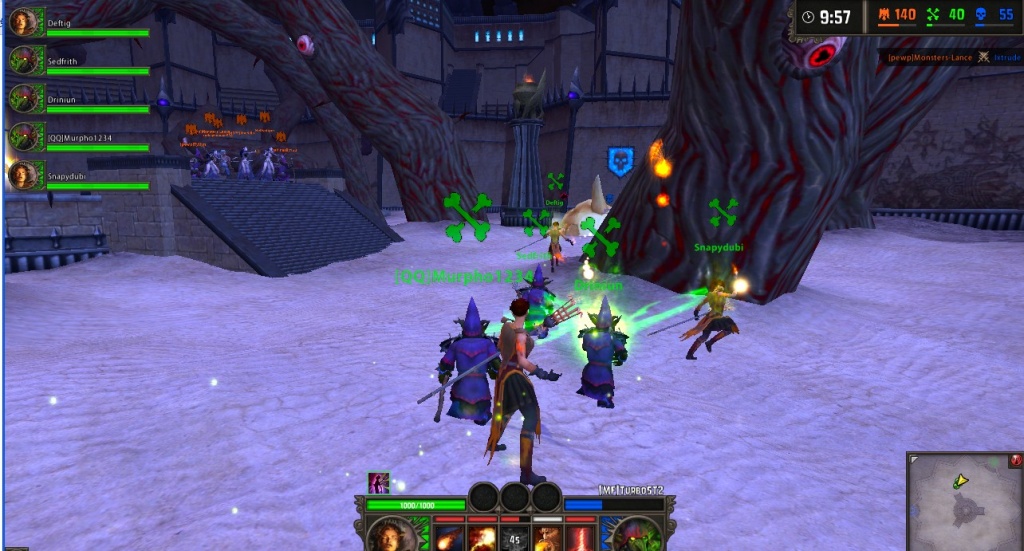Viewport: 1024px width, 551px height.
Task: Select party member Sedfrith in the party list
Action: [x=26, y=60]
